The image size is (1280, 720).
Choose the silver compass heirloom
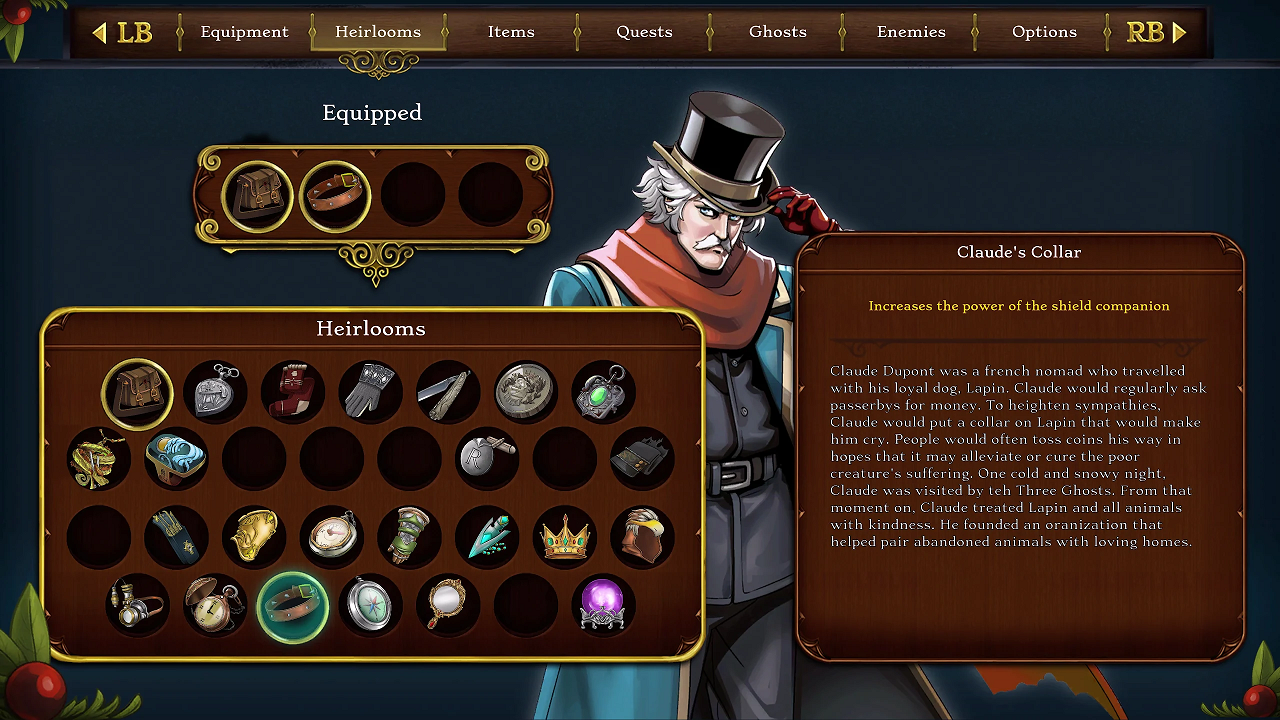[370, 605]
